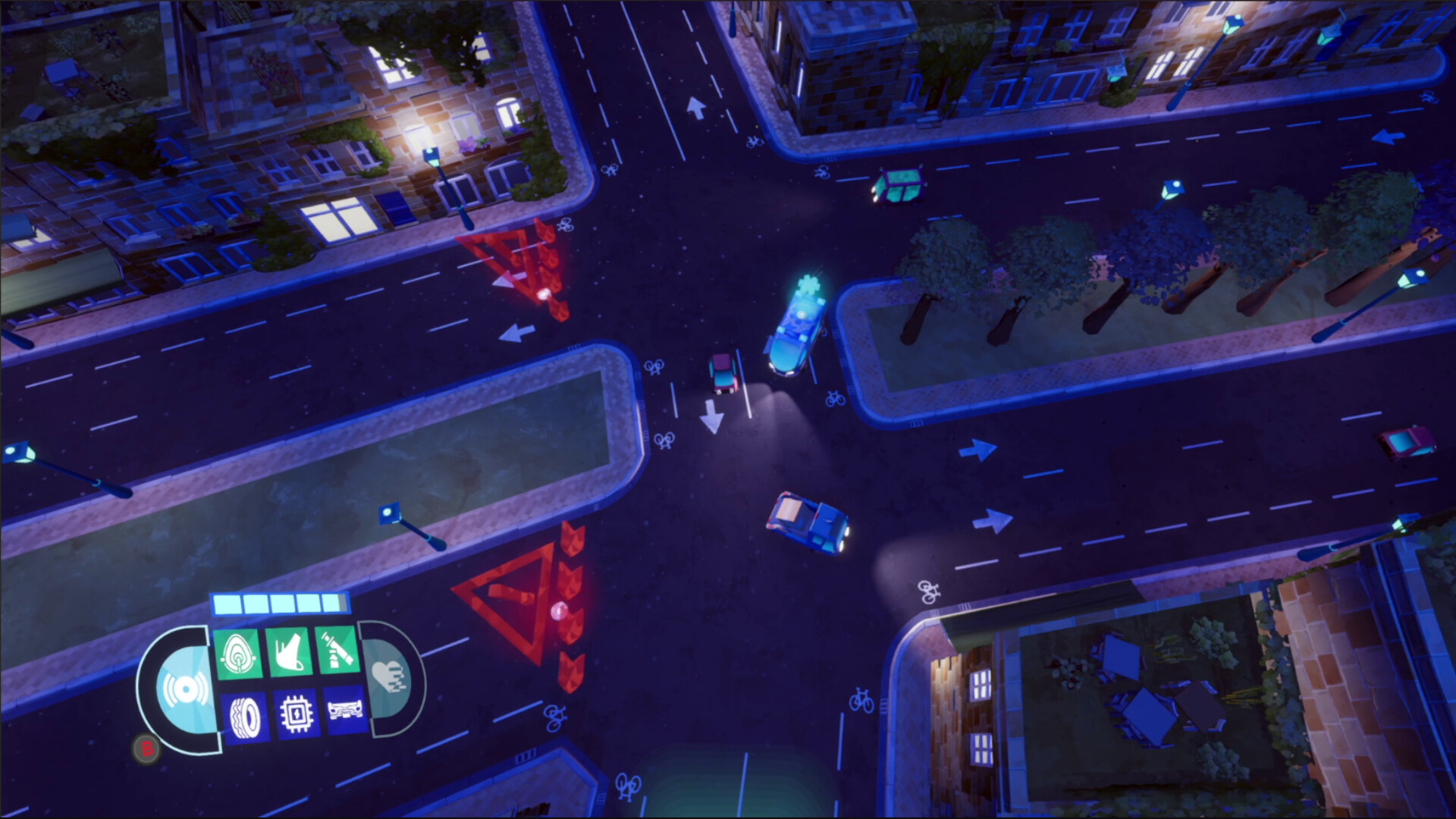Click the pink car near the ambulance
Screen dimensions: 1456x819
click(x=721, y=373)
